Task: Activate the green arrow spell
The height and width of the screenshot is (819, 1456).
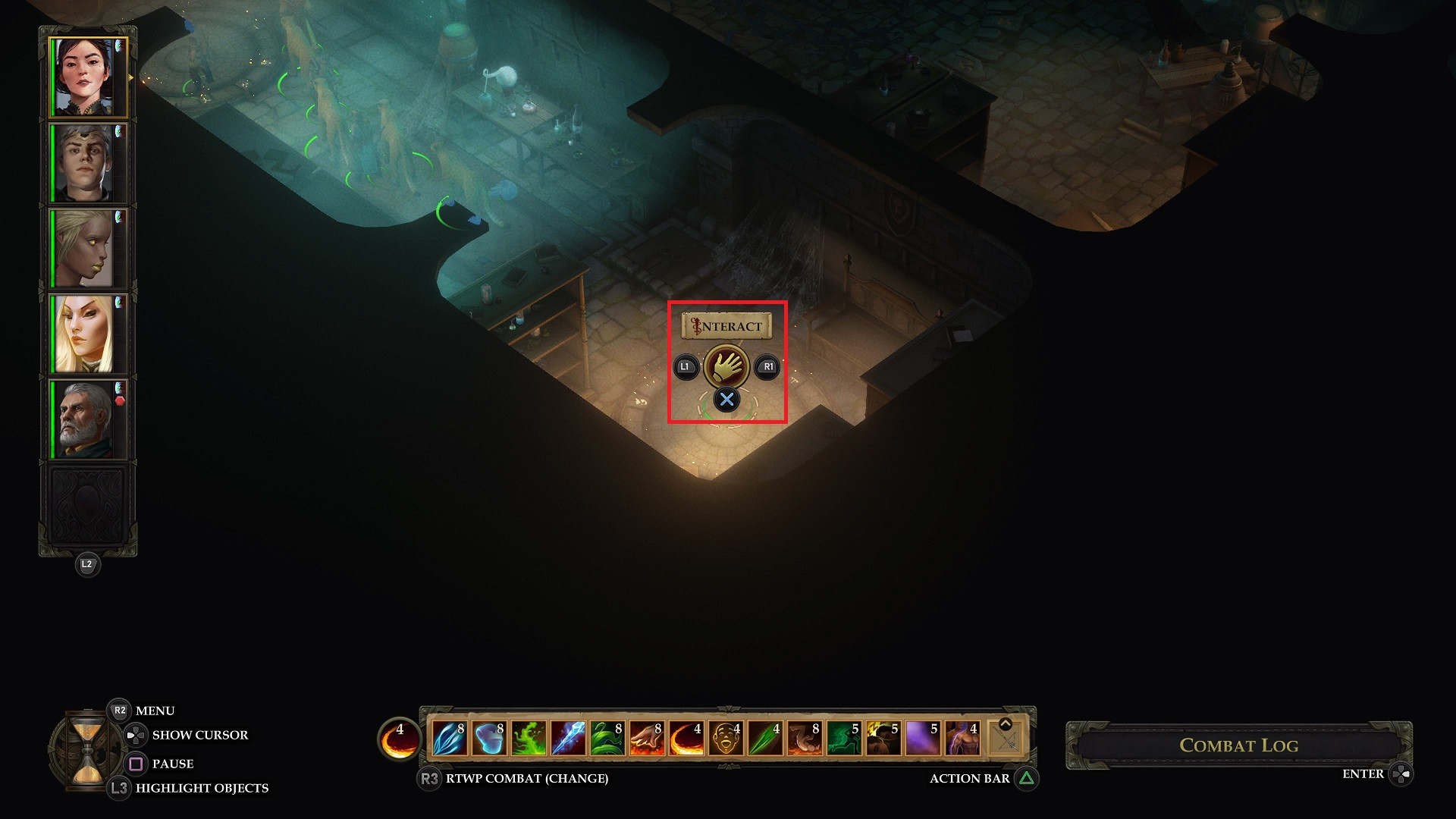Action: [765, 739]
